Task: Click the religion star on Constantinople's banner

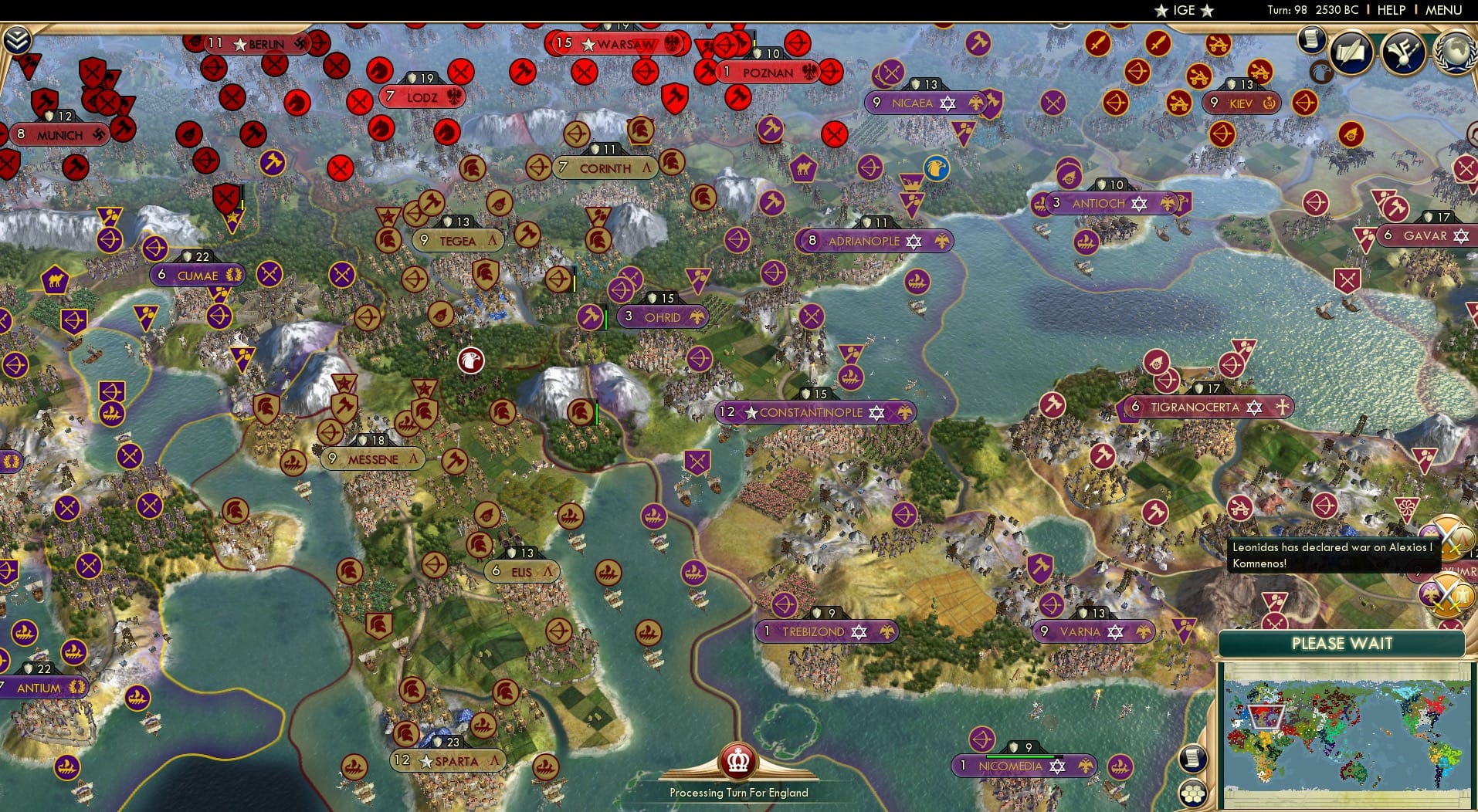Action: click(876, 412)
